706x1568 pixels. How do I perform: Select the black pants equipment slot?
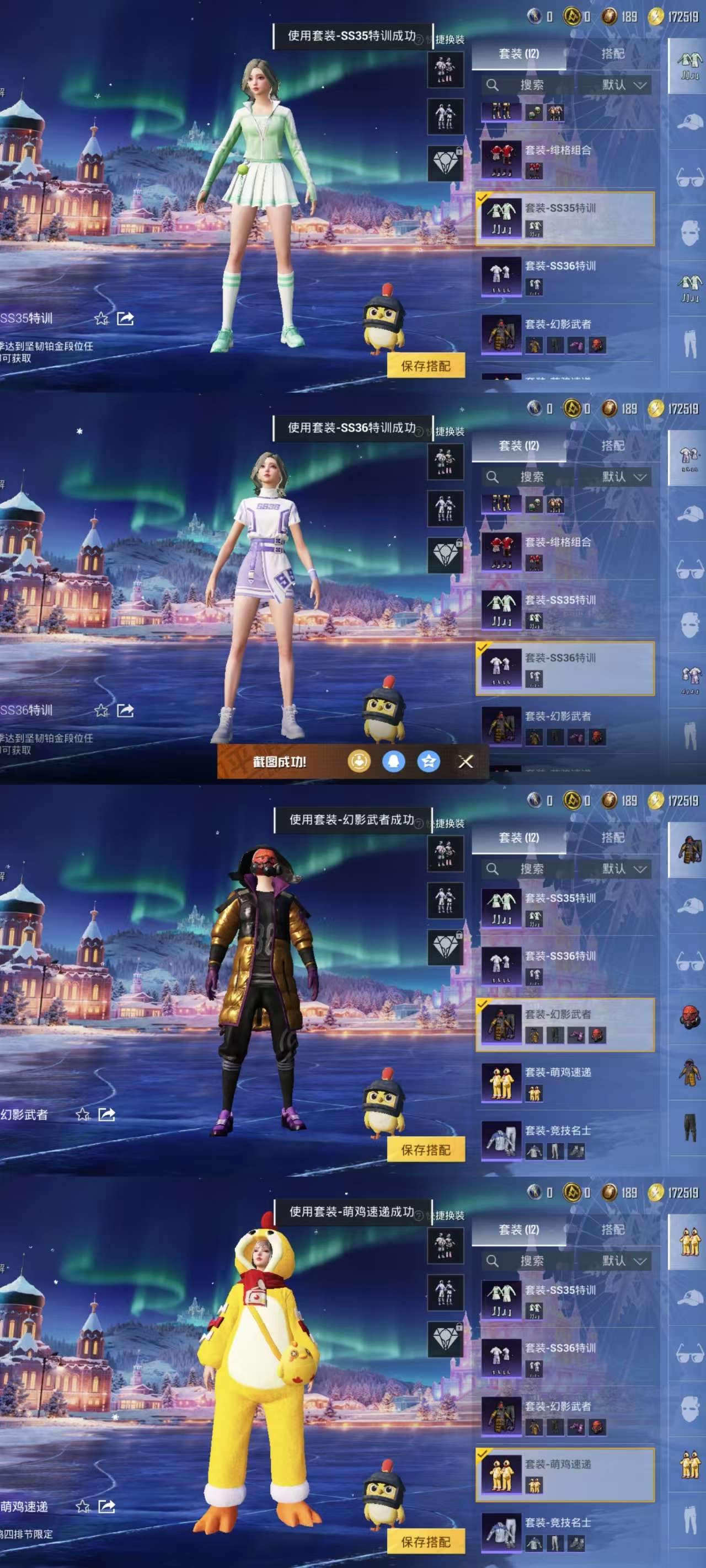tap(689, 1127)
